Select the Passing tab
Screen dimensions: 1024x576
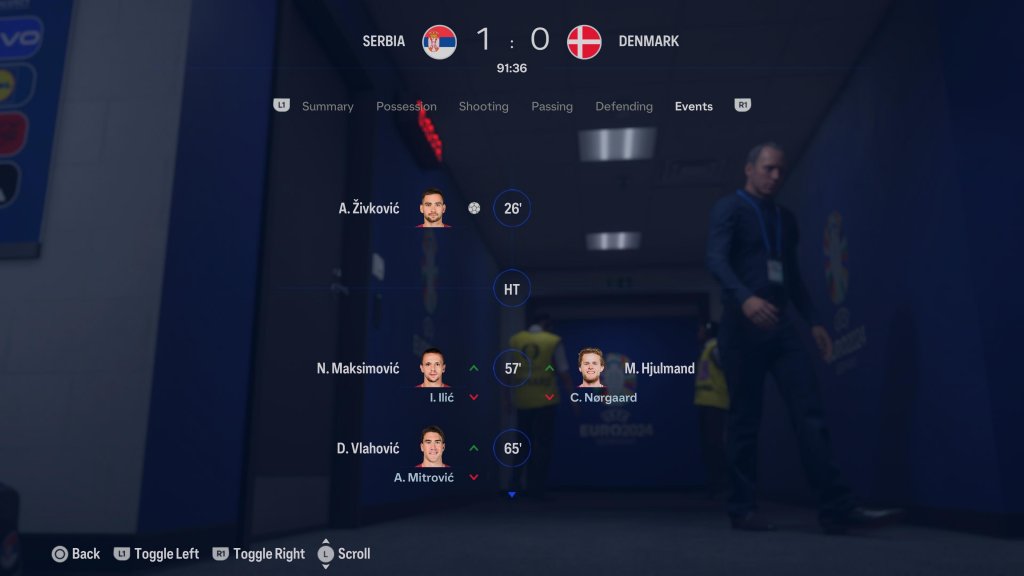(552, 106)
